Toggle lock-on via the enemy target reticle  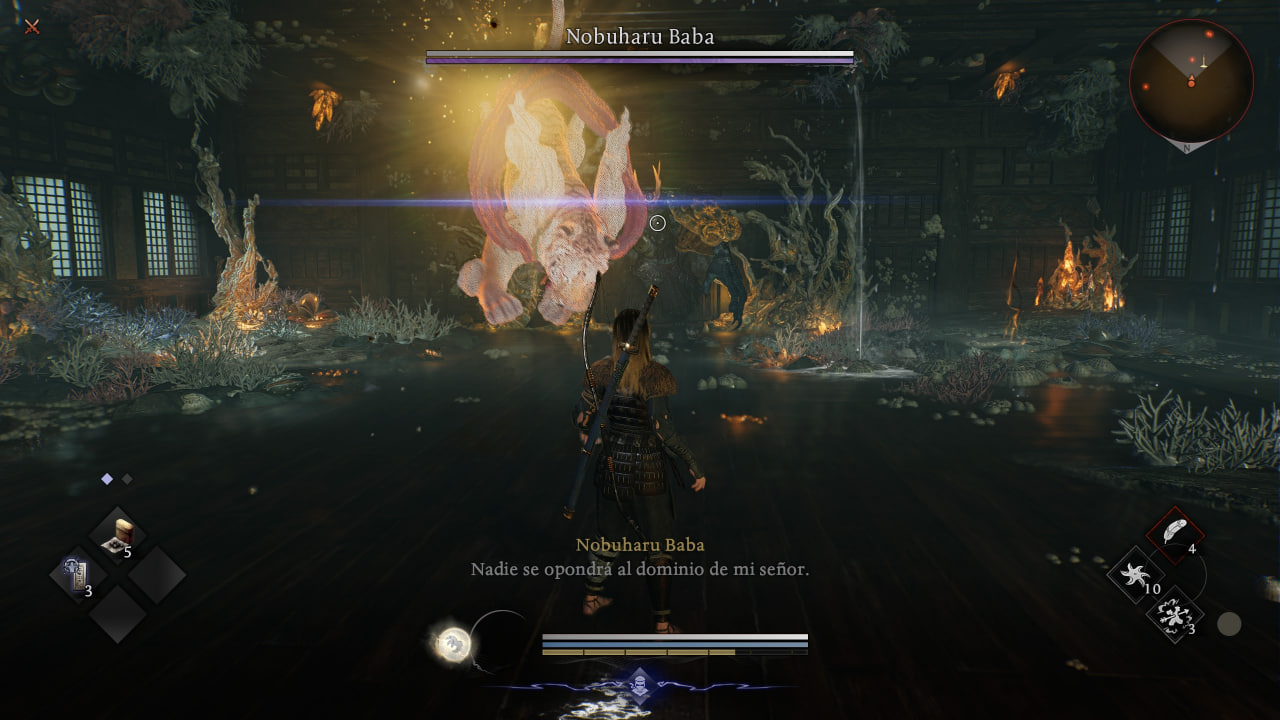[x=658, y=223]
